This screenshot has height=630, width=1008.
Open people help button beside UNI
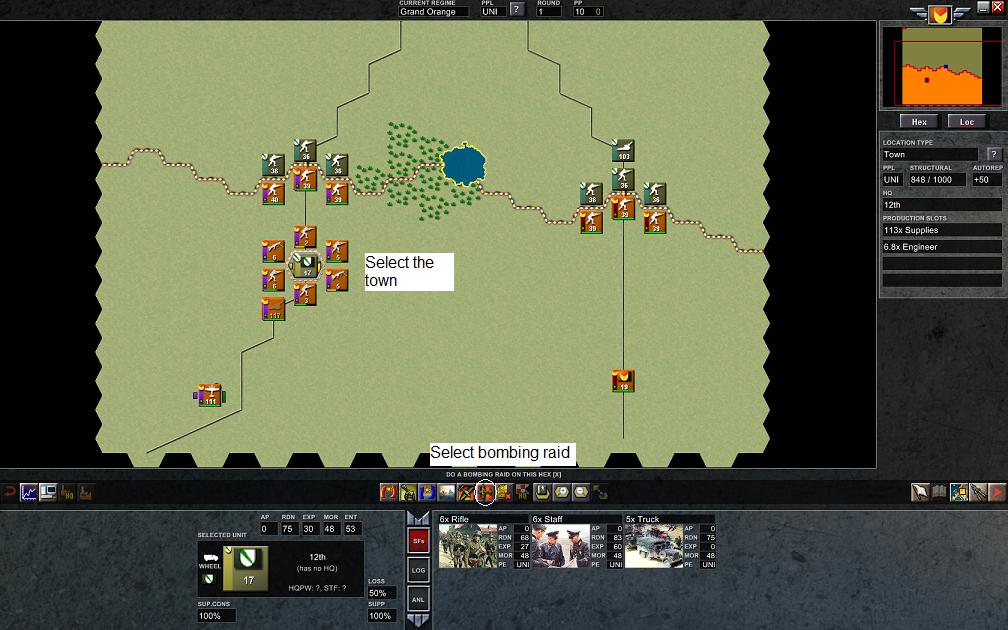click(x=517, y=10)
